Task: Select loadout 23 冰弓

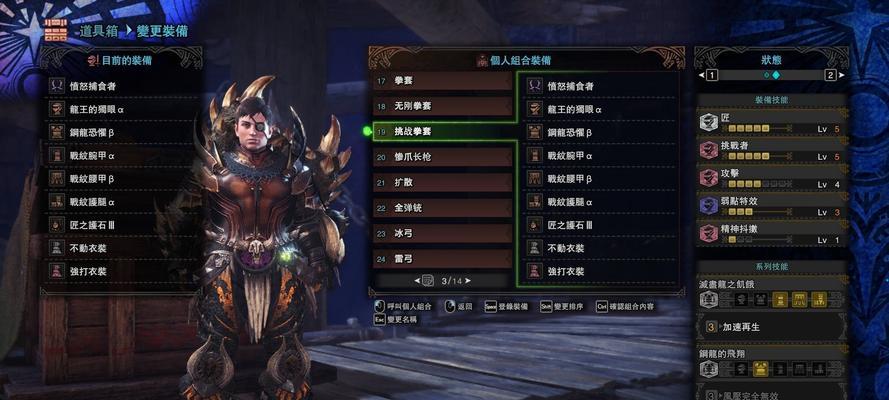Action: 442,233
